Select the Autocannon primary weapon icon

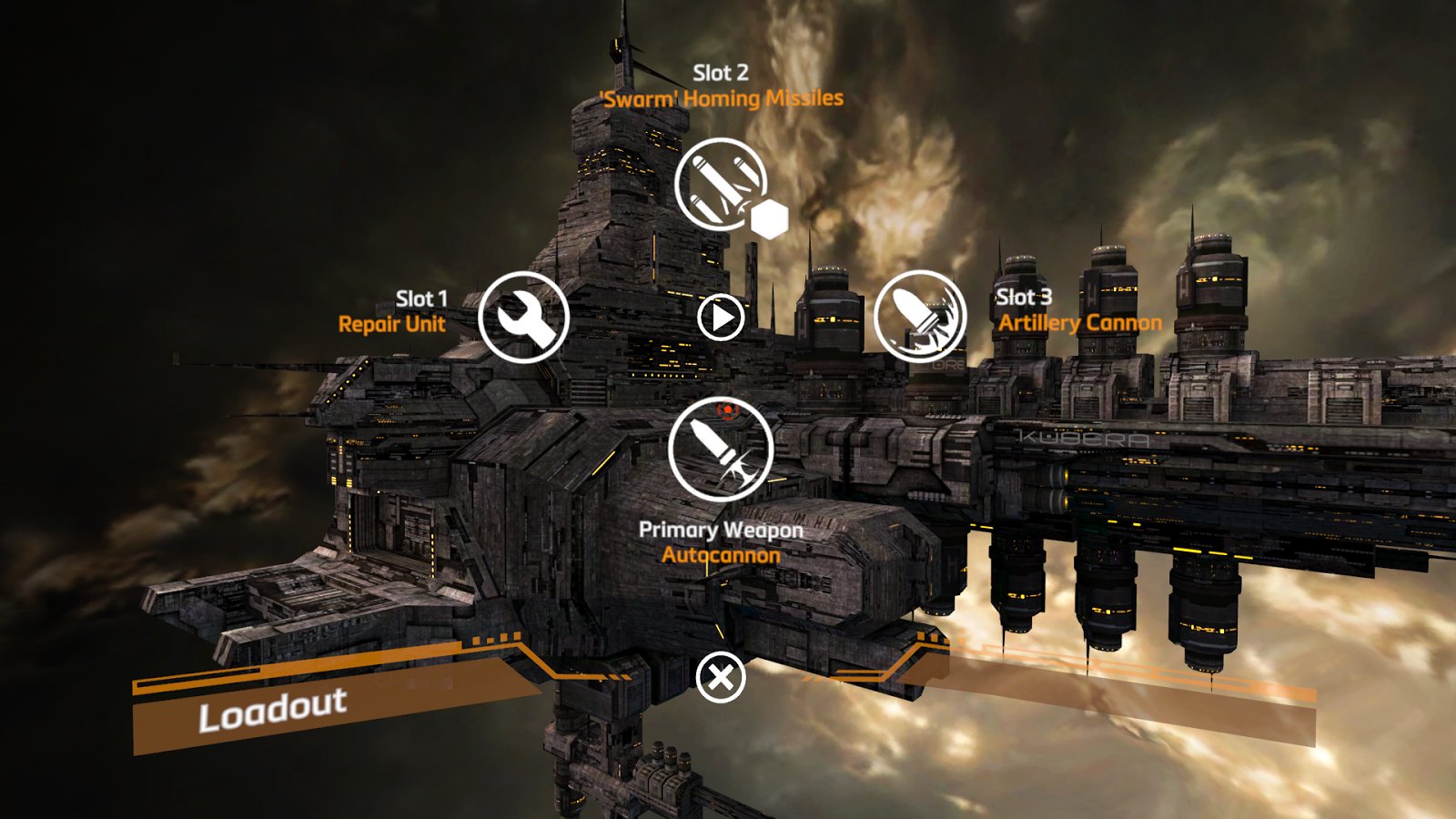point(720,449)
